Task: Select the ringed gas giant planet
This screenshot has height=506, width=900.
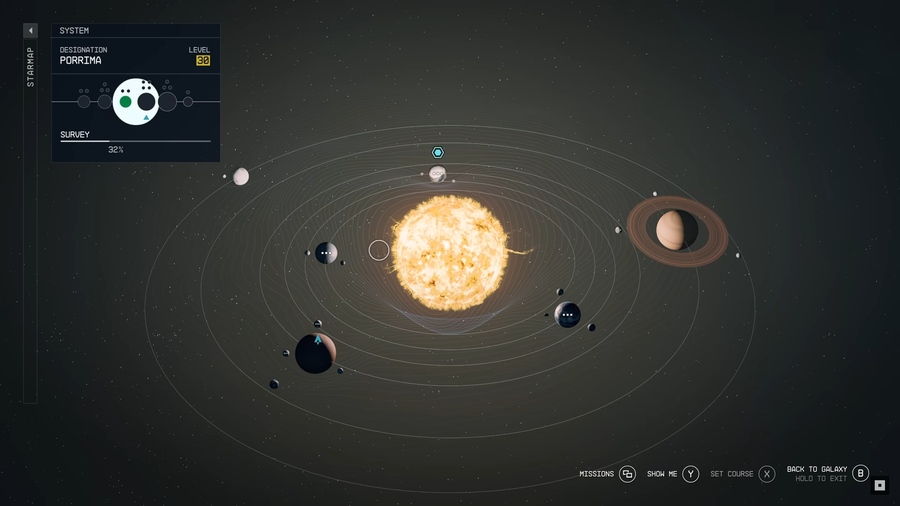Action: tap(677, 231)
